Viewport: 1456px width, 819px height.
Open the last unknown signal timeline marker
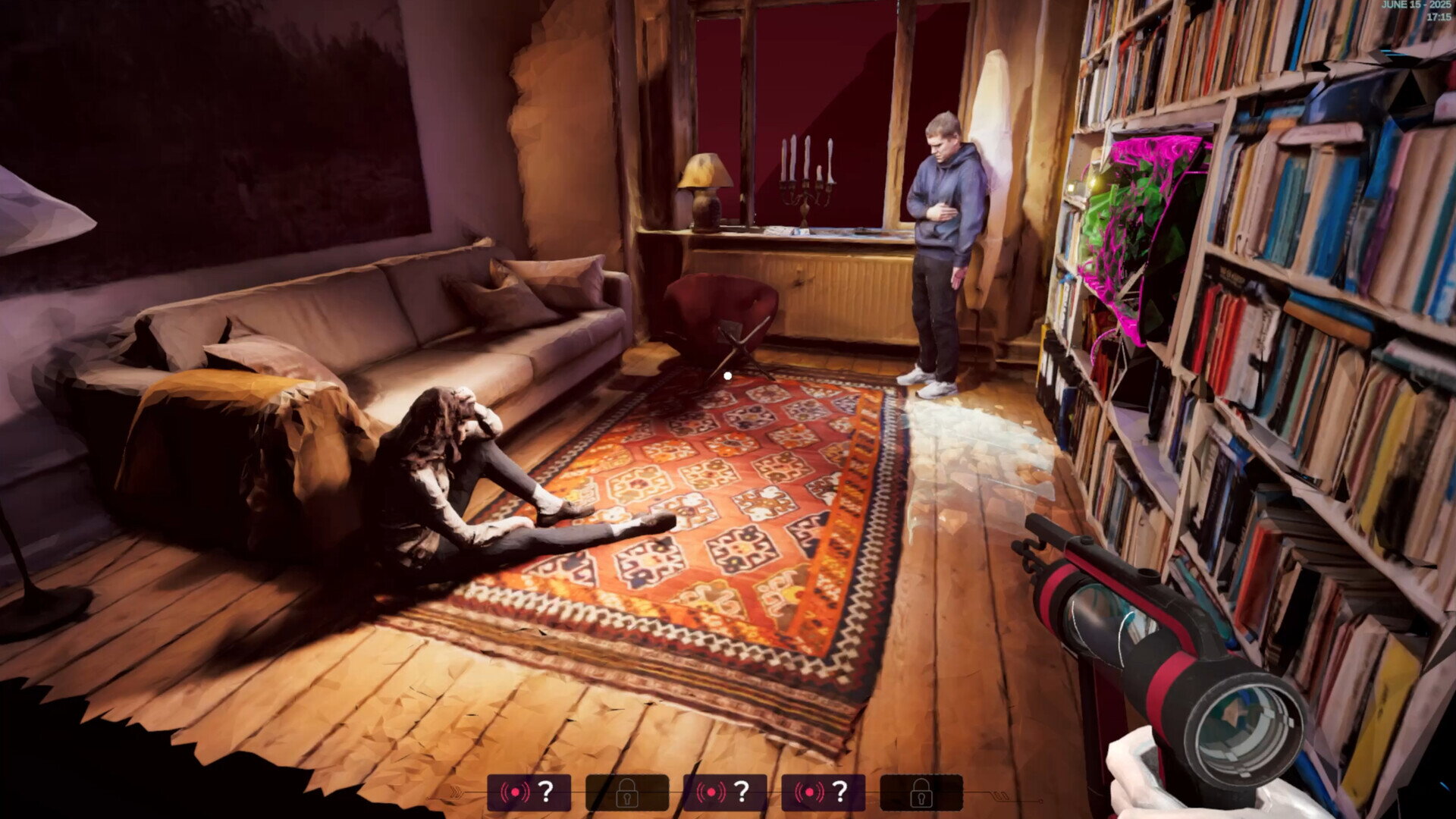[823, 792]
